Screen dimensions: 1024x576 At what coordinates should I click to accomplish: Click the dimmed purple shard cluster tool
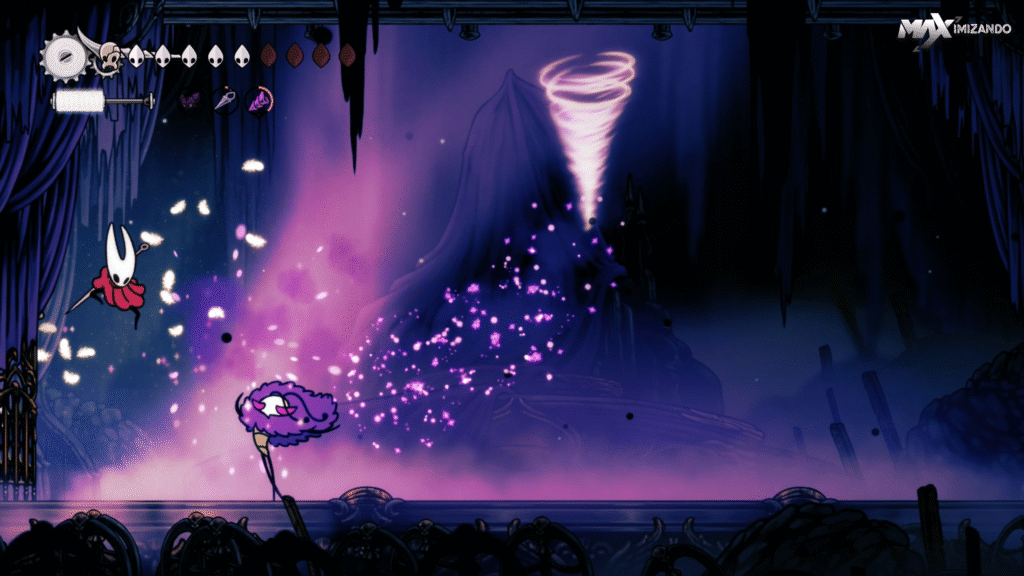pos(188,100)
